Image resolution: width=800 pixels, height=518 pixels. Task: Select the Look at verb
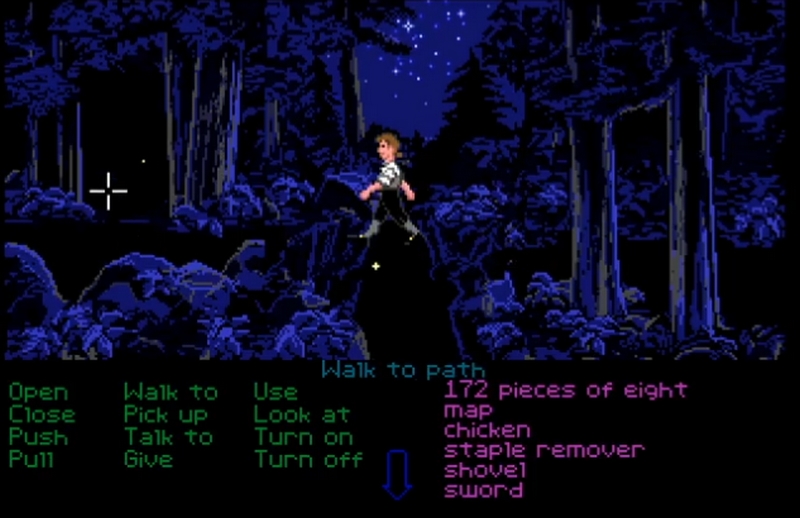tap(301, 414)
